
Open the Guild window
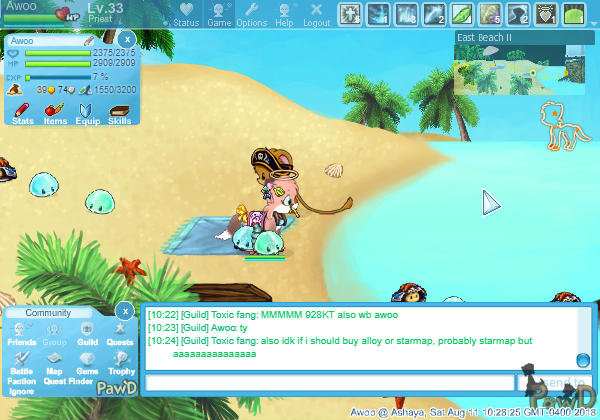[87, 334]
